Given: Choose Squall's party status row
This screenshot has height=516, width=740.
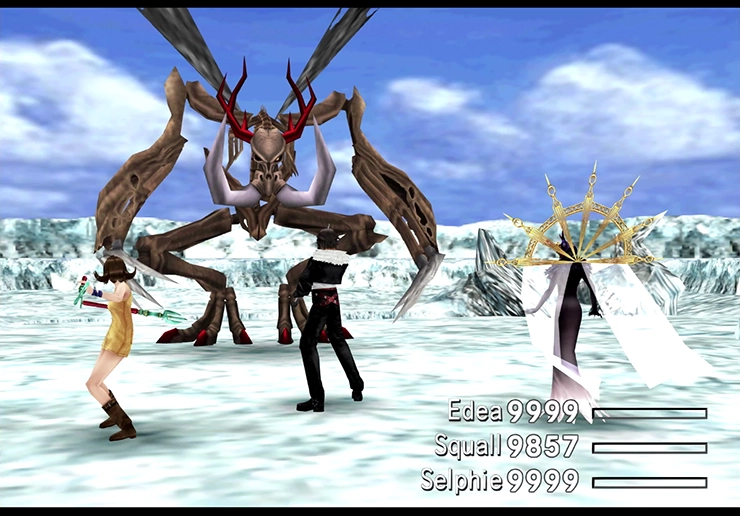Looking at the screenshot, I should (468, 446).
